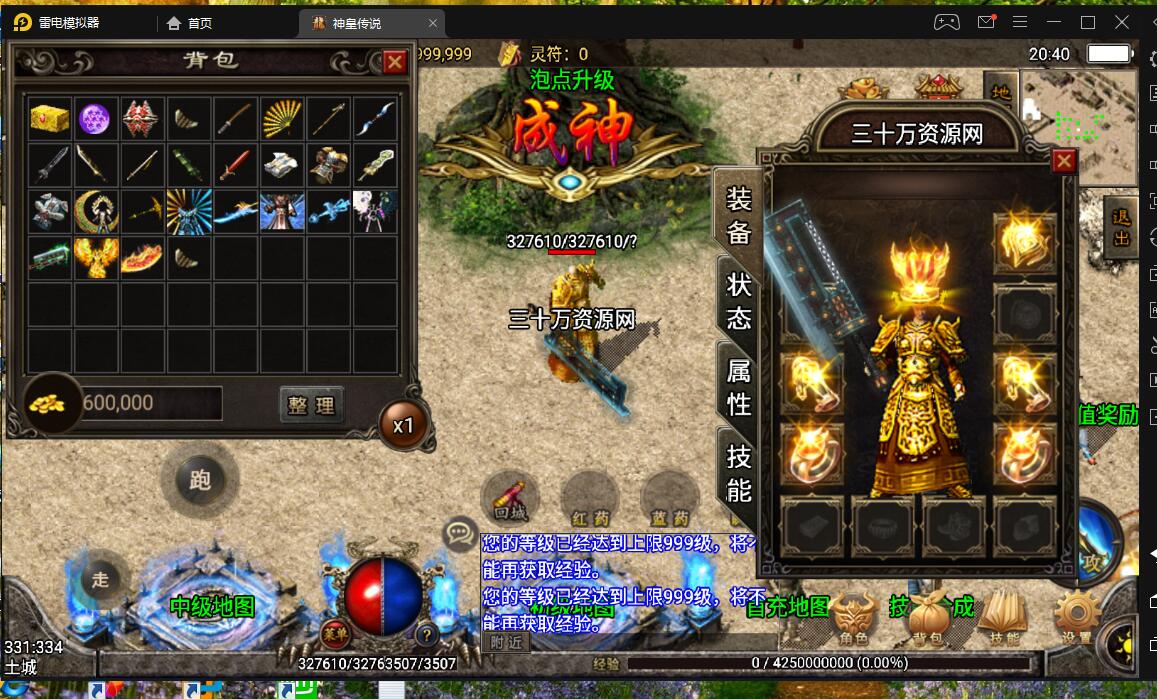Open the 角色 character menu icon
This screenshot has width=1157, height=699.
pos(853,617)
